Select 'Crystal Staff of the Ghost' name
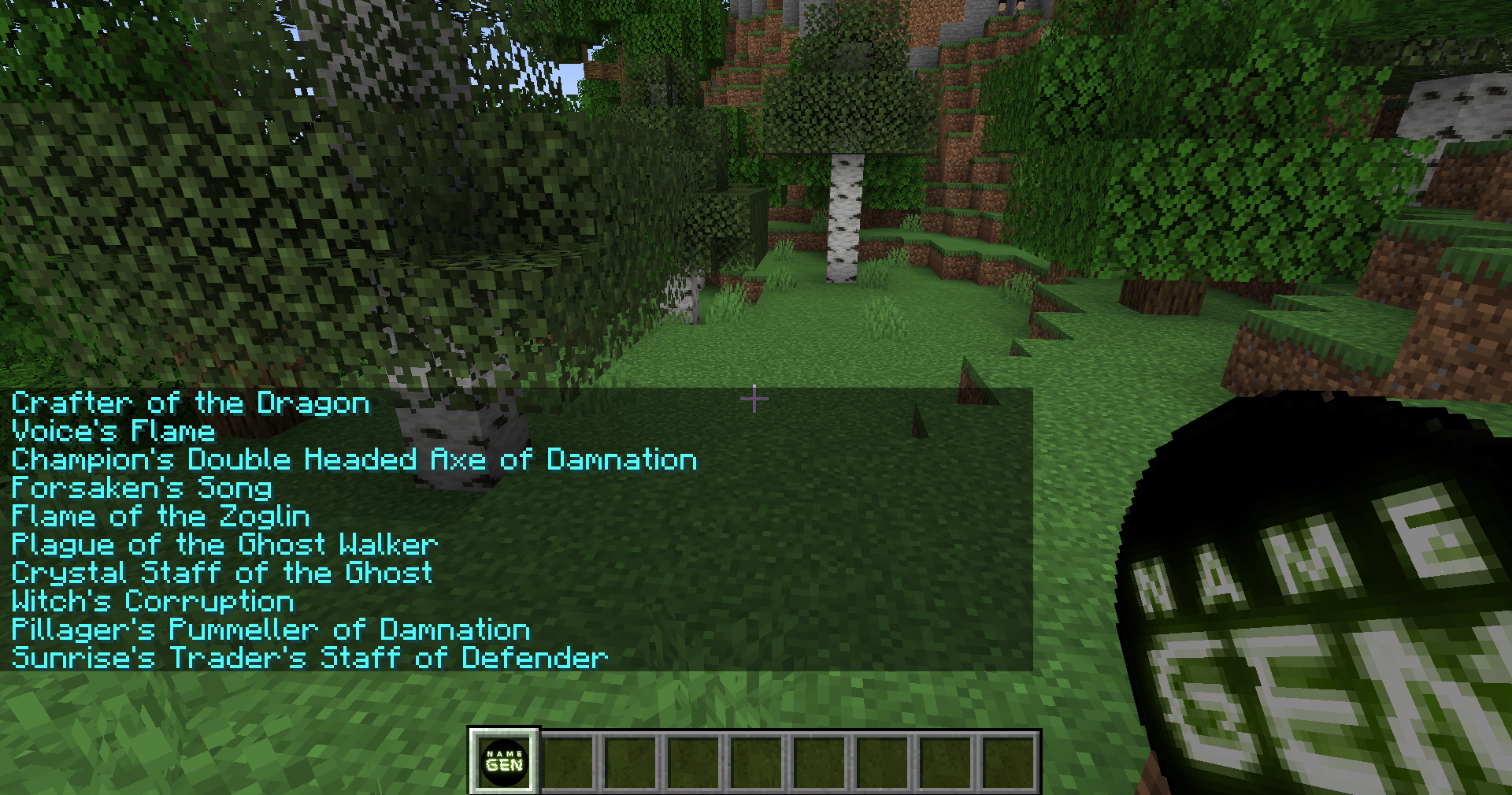Screen dimensions: 1512x795 point(220,573)
